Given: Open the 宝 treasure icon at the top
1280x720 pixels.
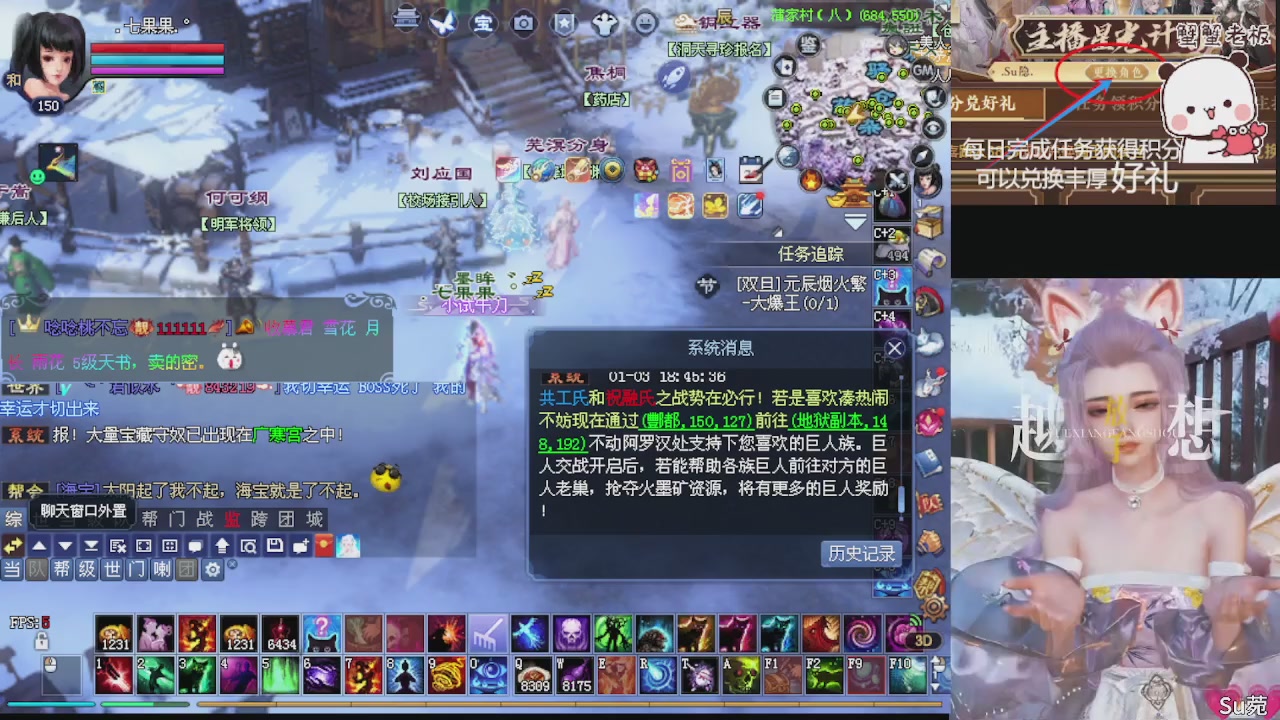Looking at the screenshot, I should click(483, 23).
